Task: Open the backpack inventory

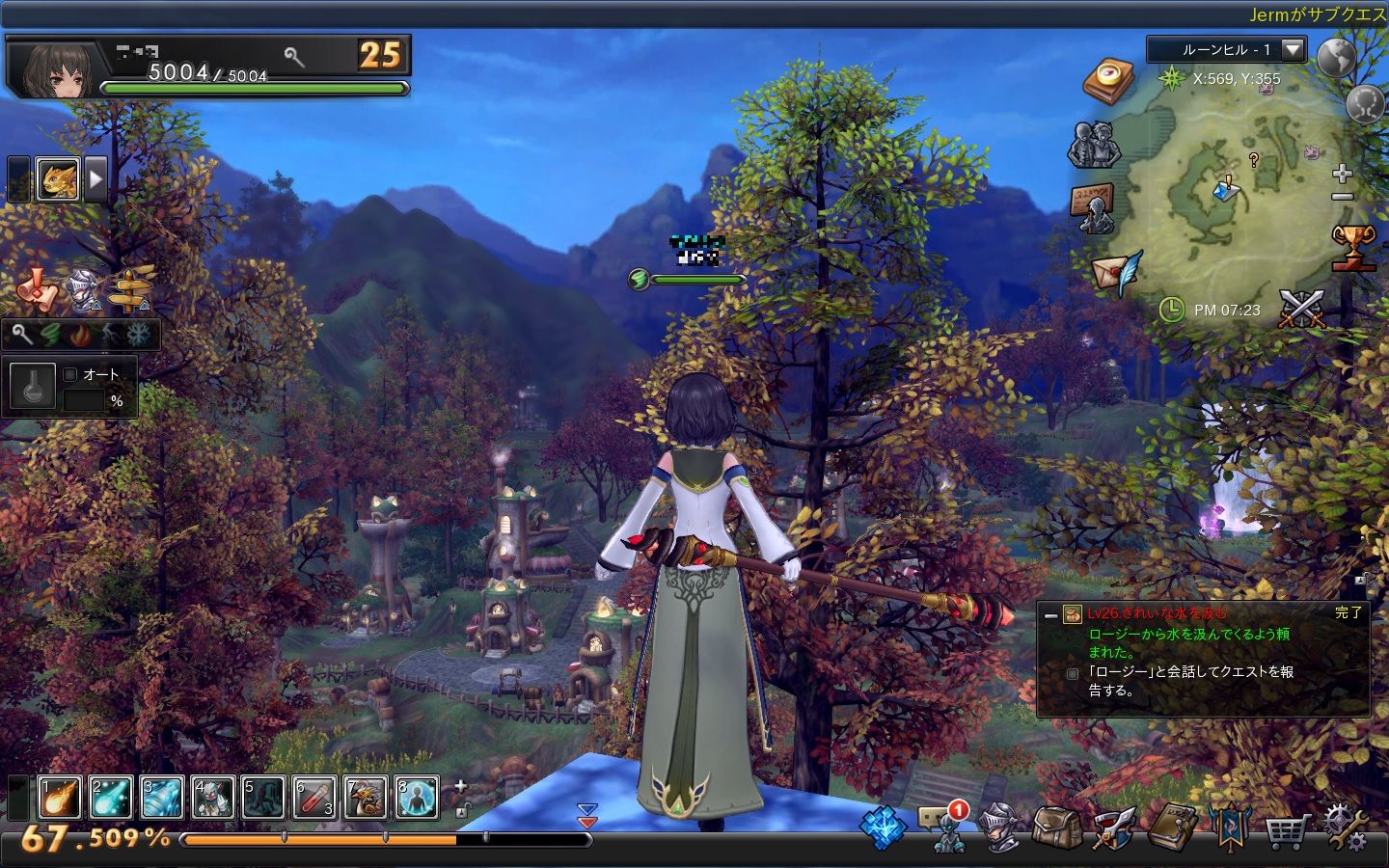Action: (x=1056, y=827)
